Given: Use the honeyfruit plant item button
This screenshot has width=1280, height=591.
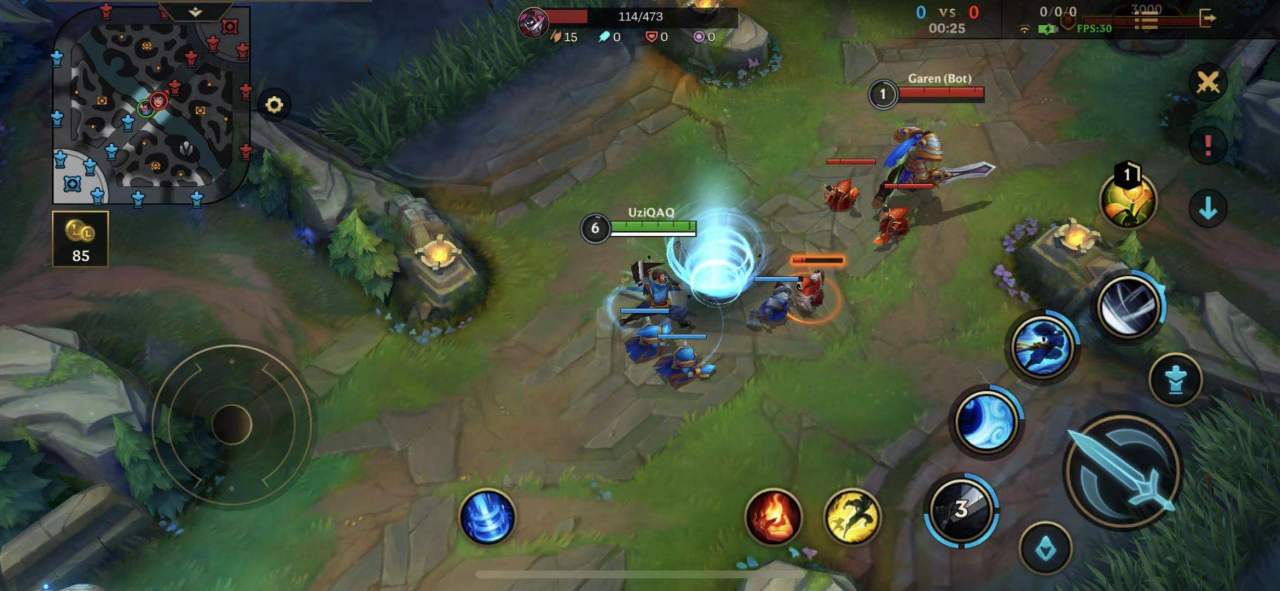Looking at the screenshot, I should [x=1128, y=200].
